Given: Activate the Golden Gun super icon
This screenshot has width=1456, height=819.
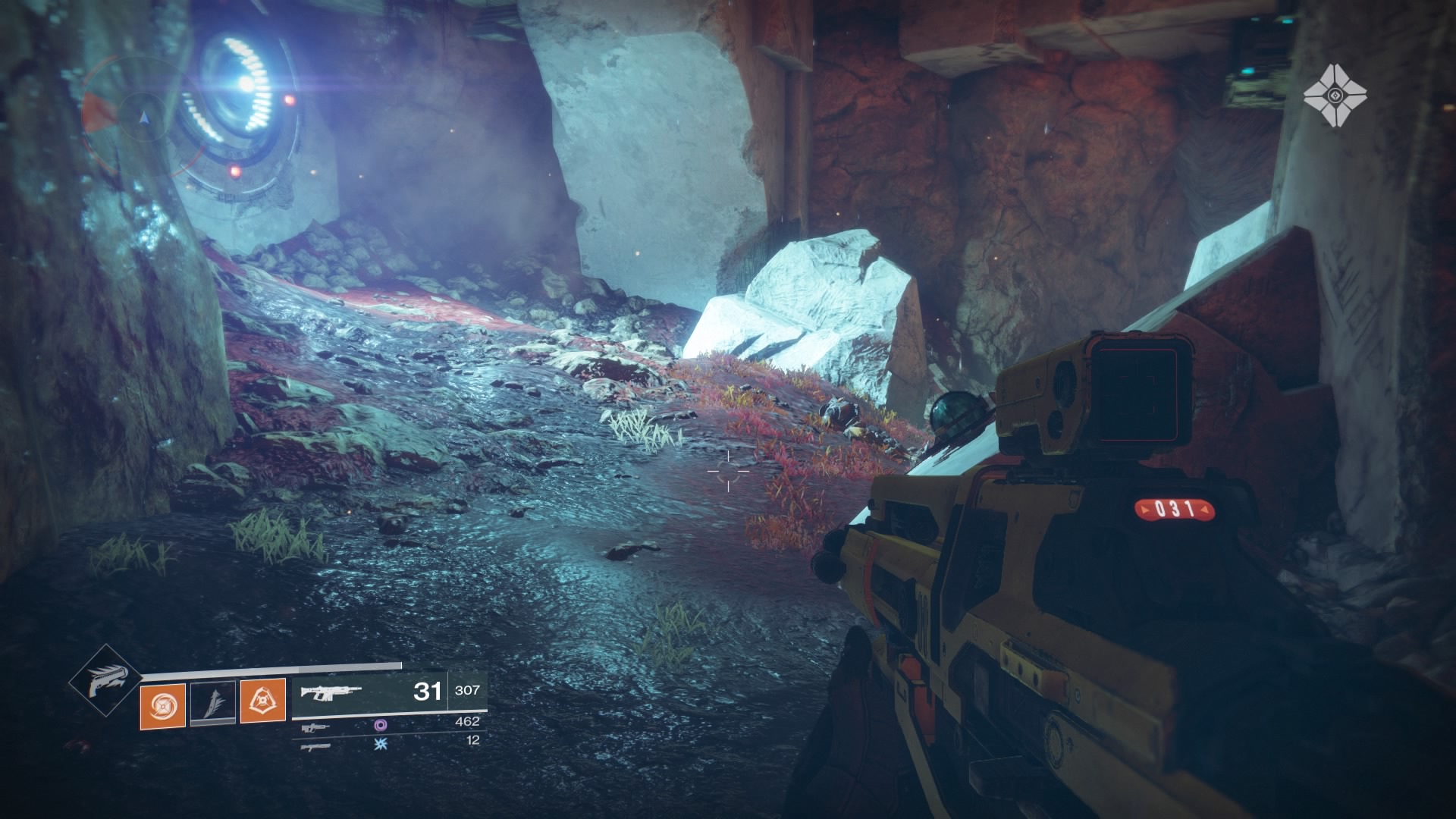Looking at the screenshot, I should coord(105,680).
